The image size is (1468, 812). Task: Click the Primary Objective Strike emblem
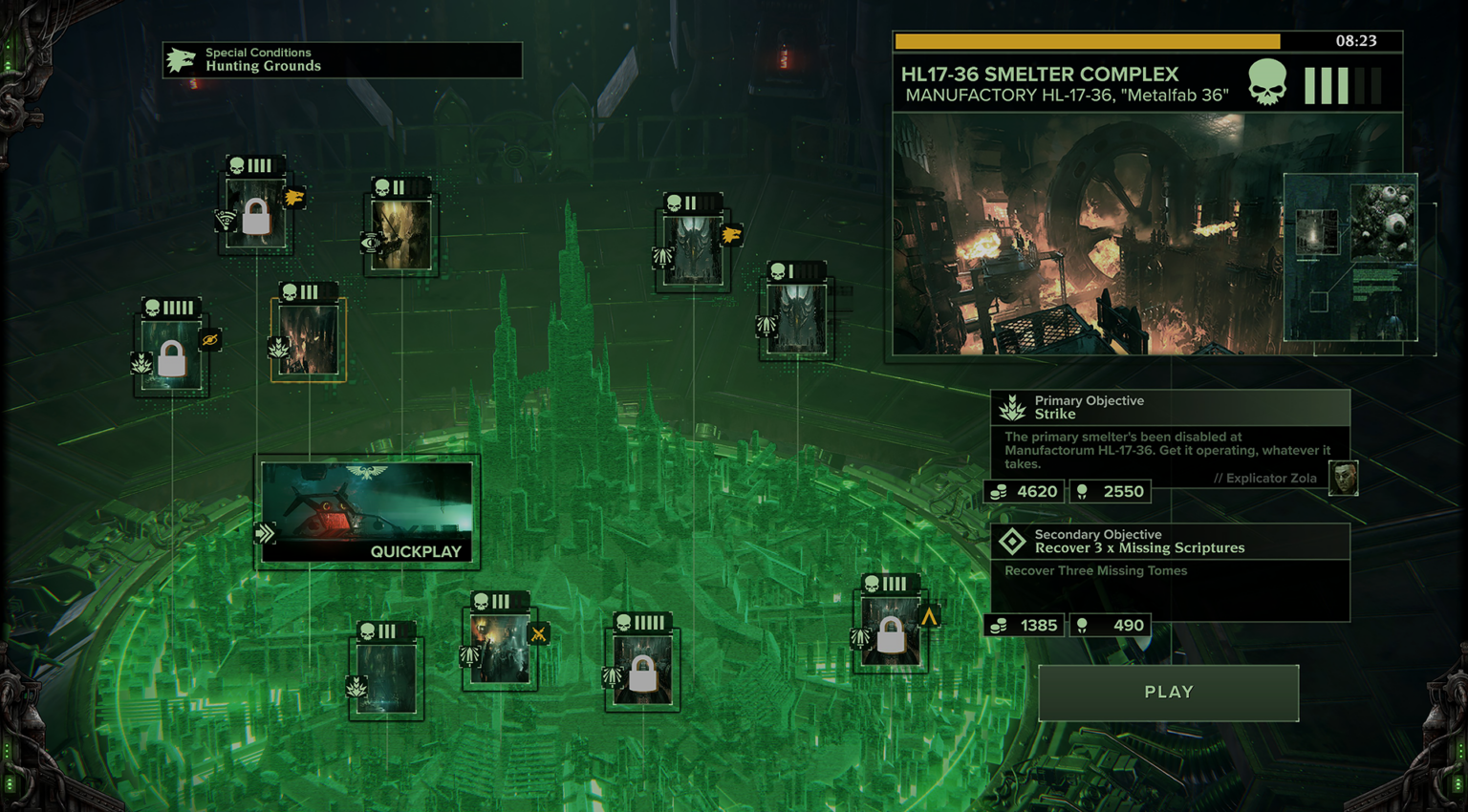[1013, 407]
